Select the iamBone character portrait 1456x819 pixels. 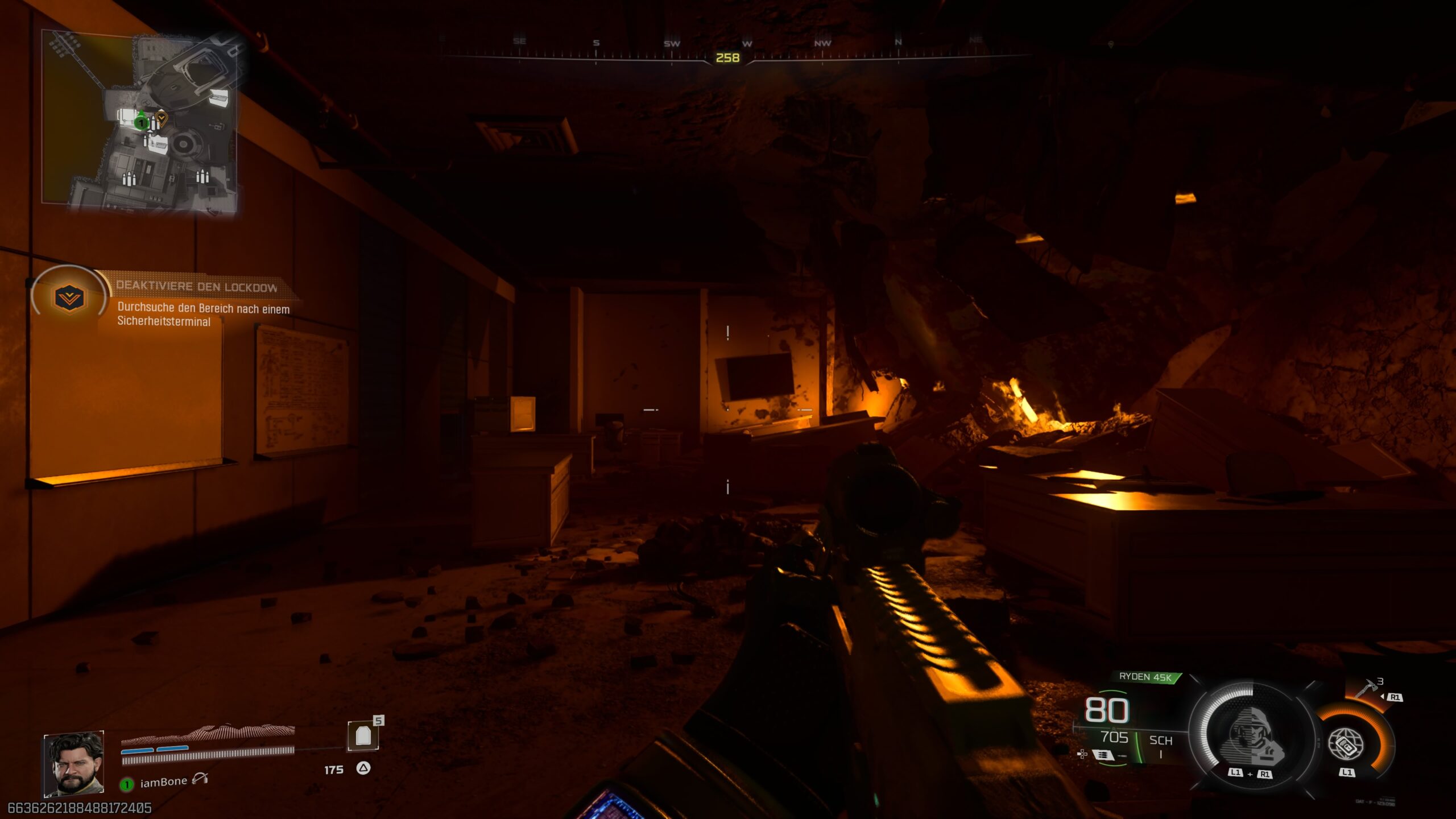point(74,764)
